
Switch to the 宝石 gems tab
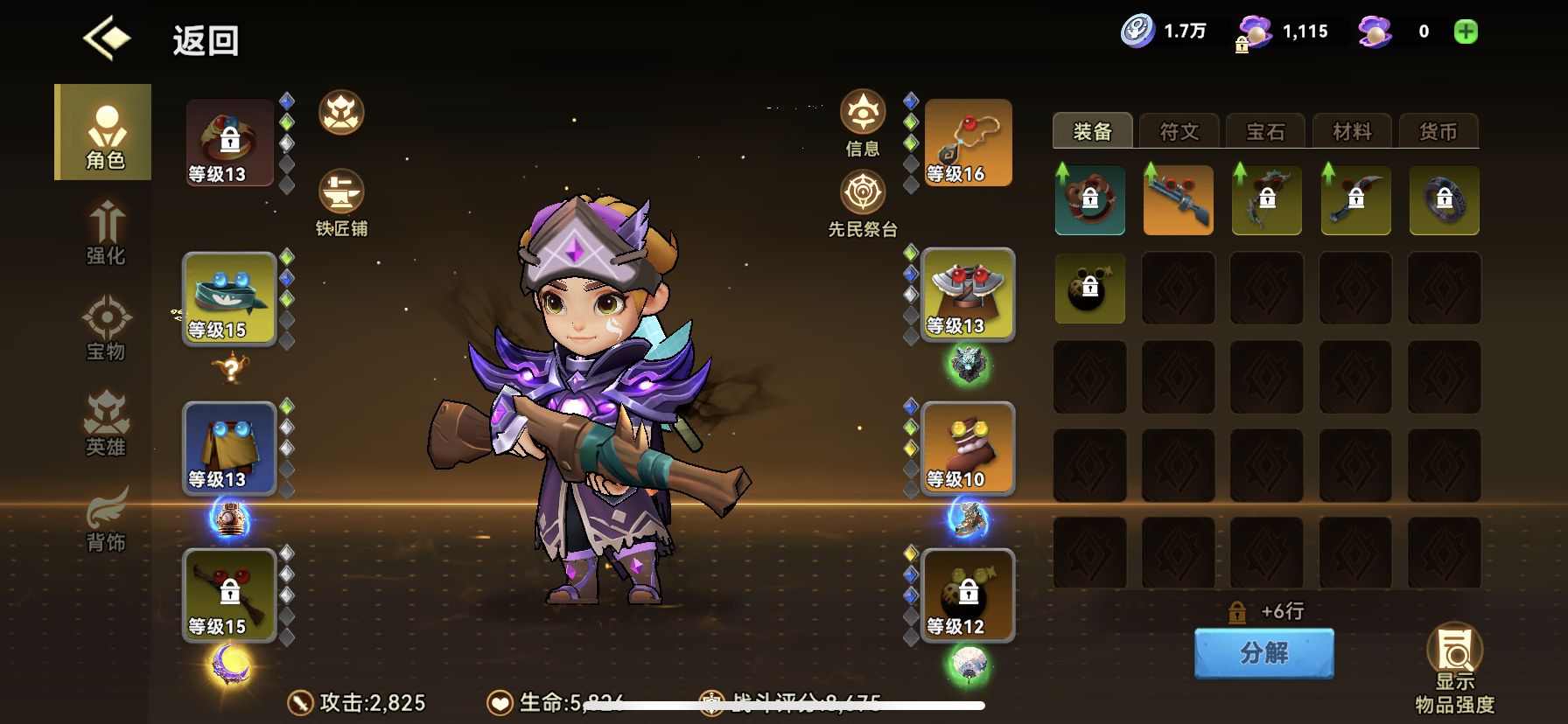tap(1265, 131)
